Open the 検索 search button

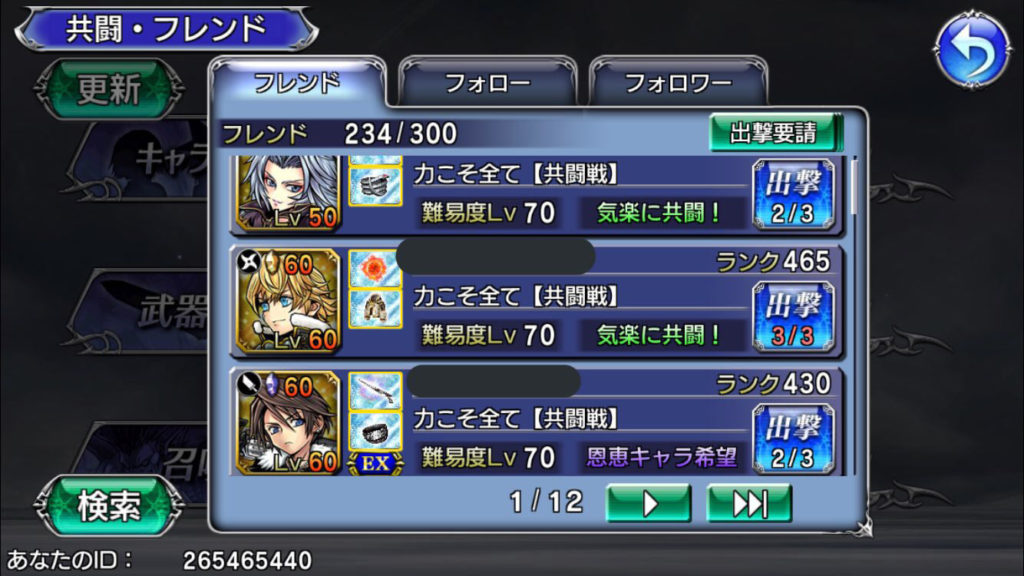pos(109,506)
